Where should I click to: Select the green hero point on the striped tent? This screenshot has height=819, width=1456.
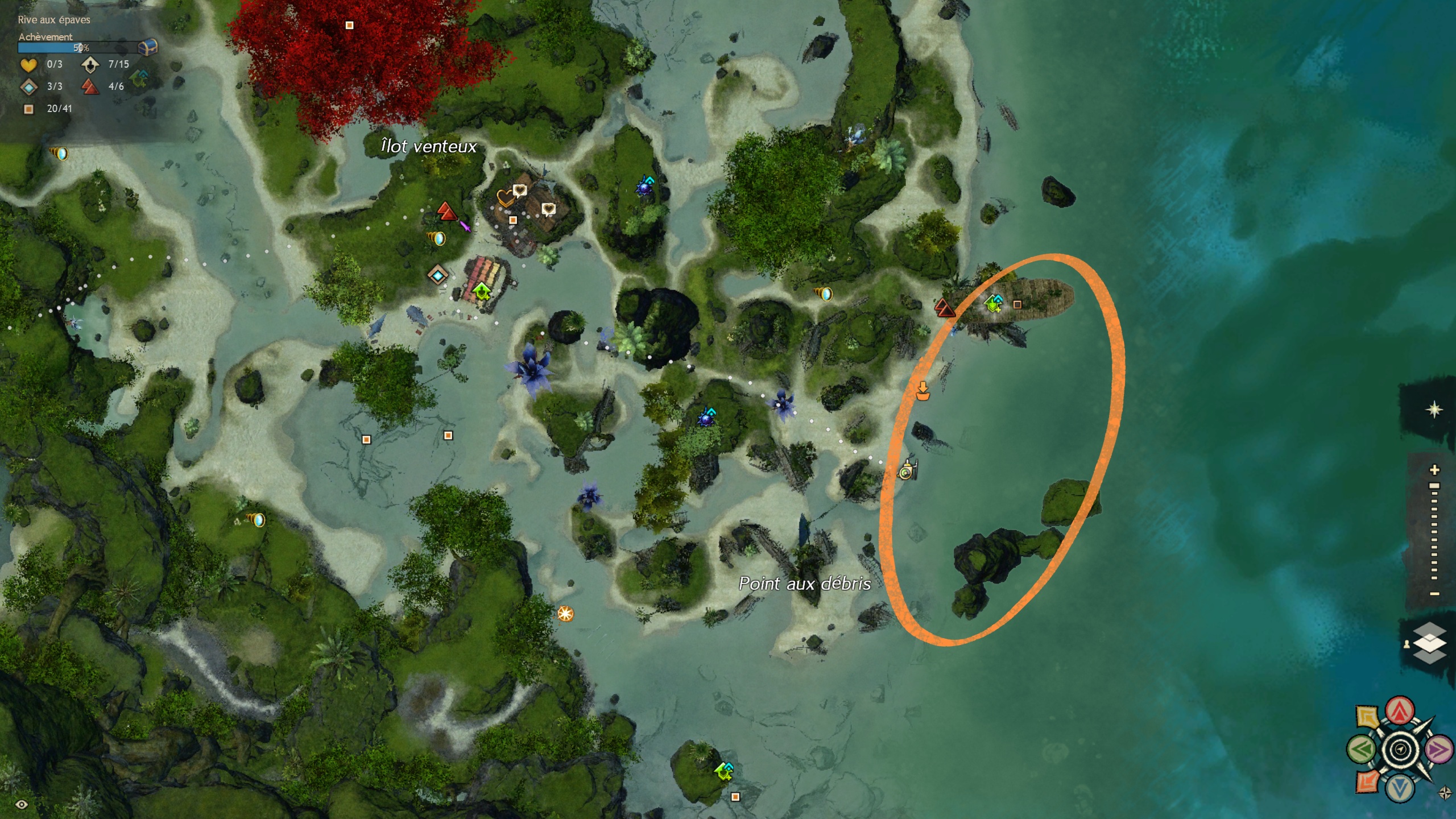[482, 291]
